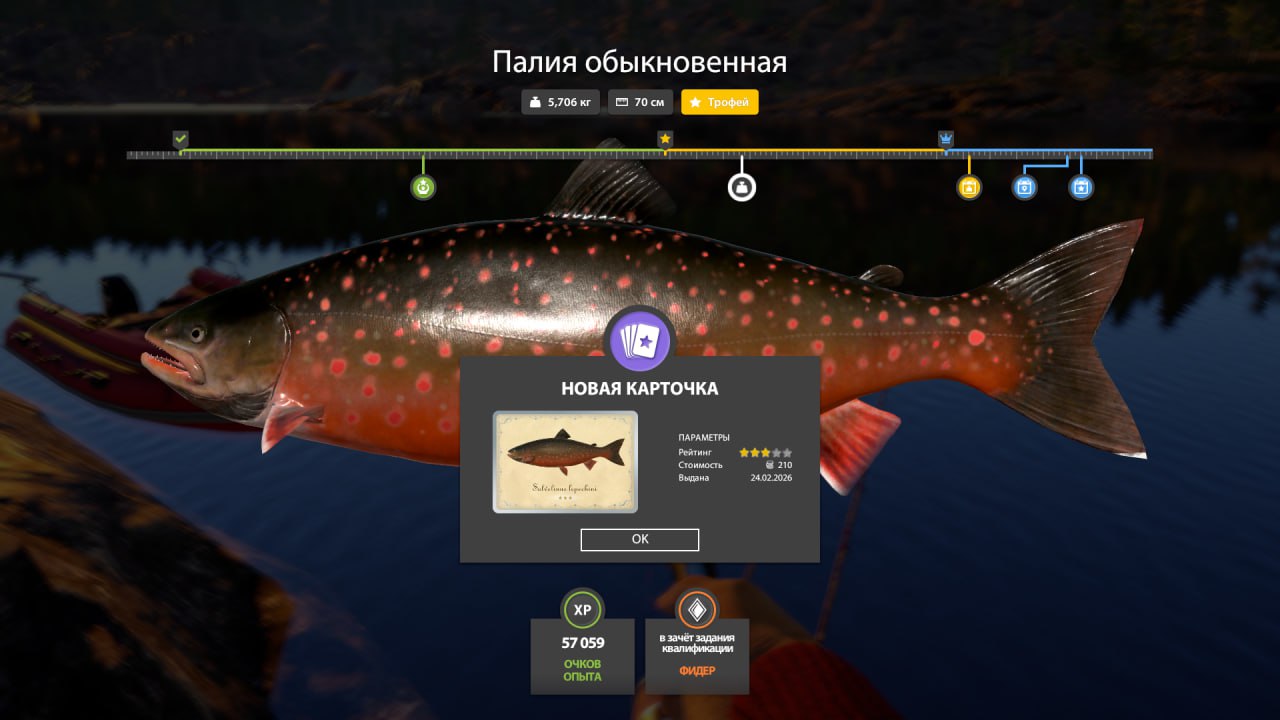Click the leftmost blue gift box icon

tap(1023, 186)
